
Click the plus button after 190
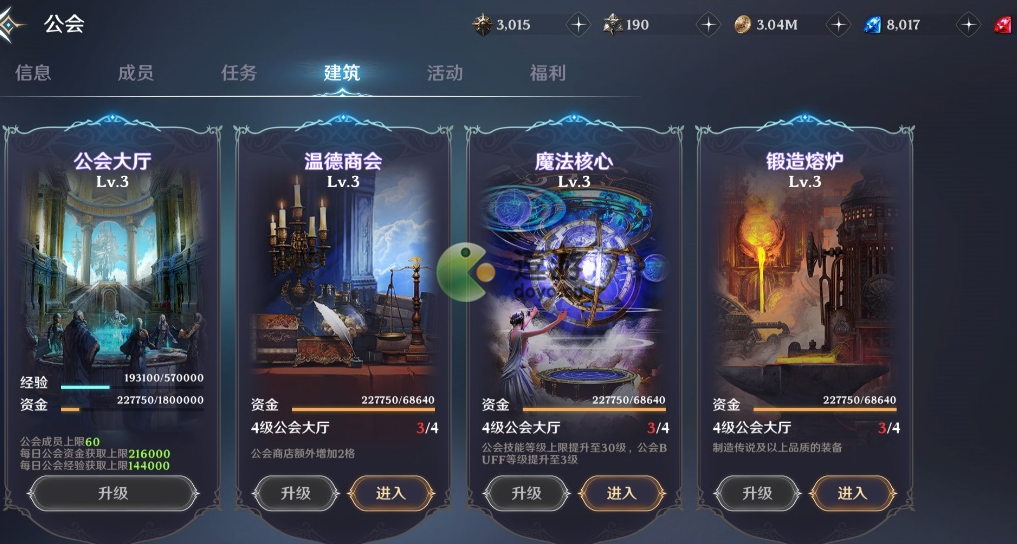tap(708, 25)
